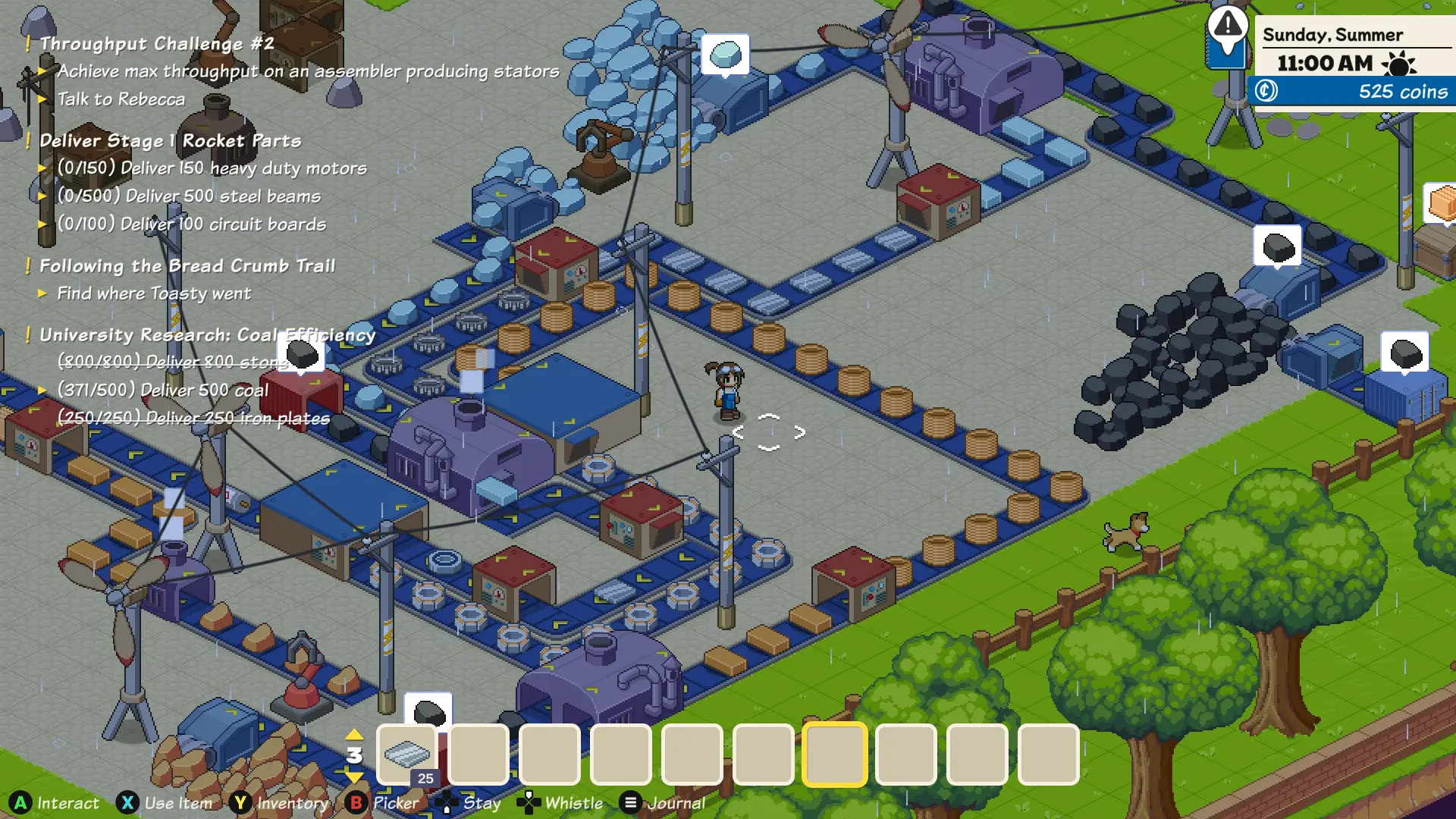Select the Throughput Challenge #2 quest
This screenshot has height=819, width=1456.
coord(157,44)
